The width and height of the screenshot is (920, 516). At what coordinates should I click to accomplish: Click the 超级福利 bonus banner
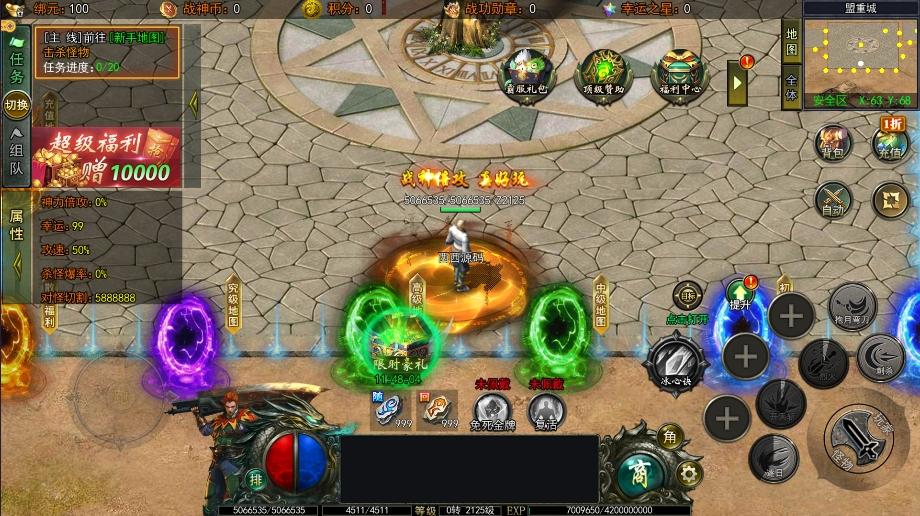(106, 157)
